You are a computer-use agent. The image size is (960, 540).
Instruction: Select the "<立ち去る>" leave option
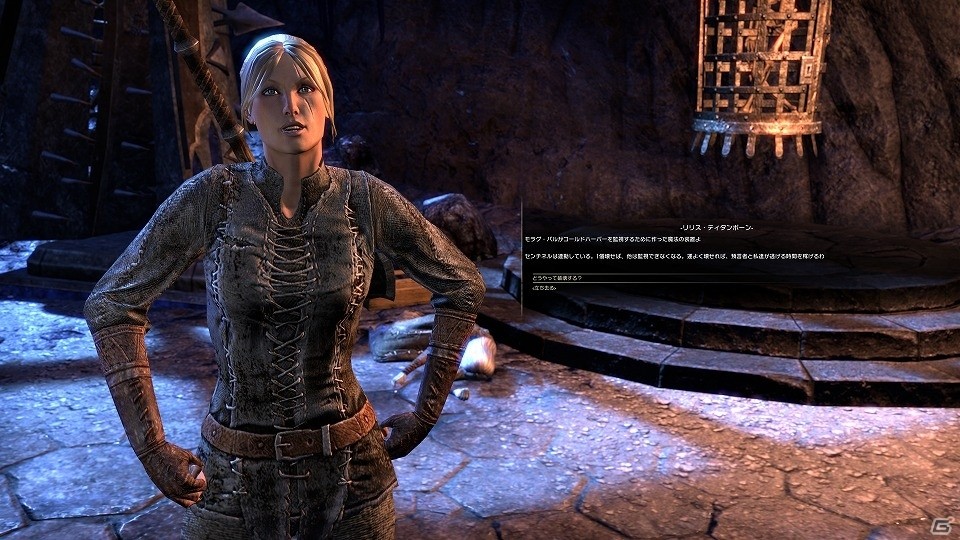point(538,287)
